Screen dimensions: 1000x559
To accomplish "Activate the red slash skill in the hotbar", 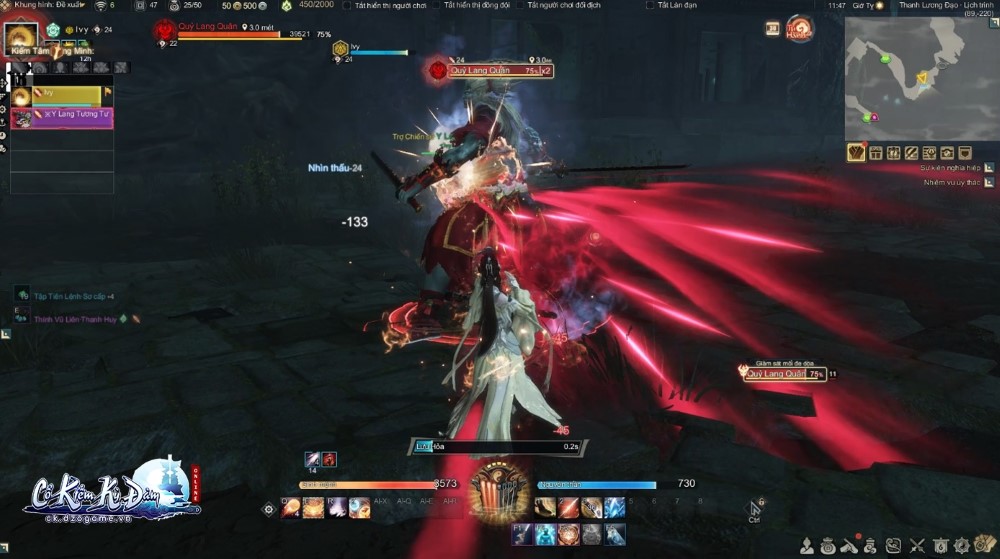I will coord(567,507).
